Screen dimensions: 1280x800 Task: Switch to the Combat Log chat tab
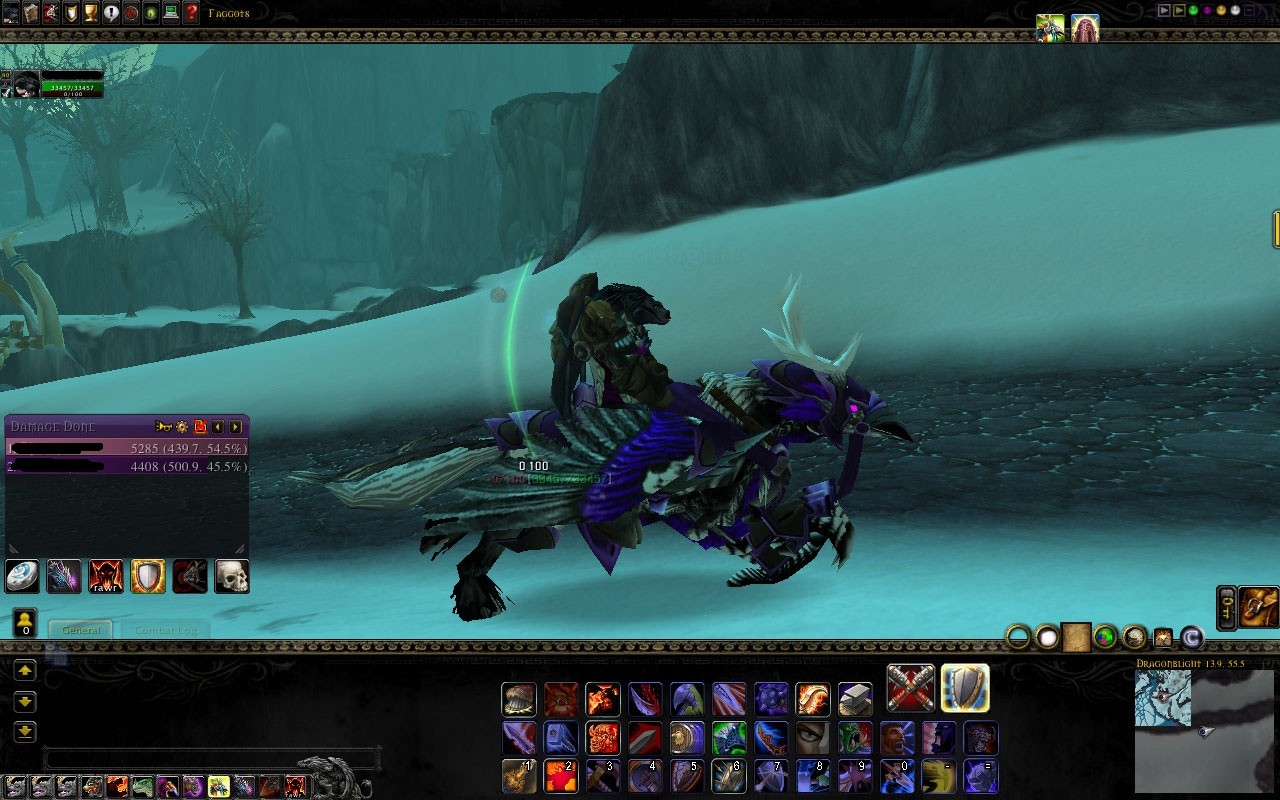(x=165, y=631)
